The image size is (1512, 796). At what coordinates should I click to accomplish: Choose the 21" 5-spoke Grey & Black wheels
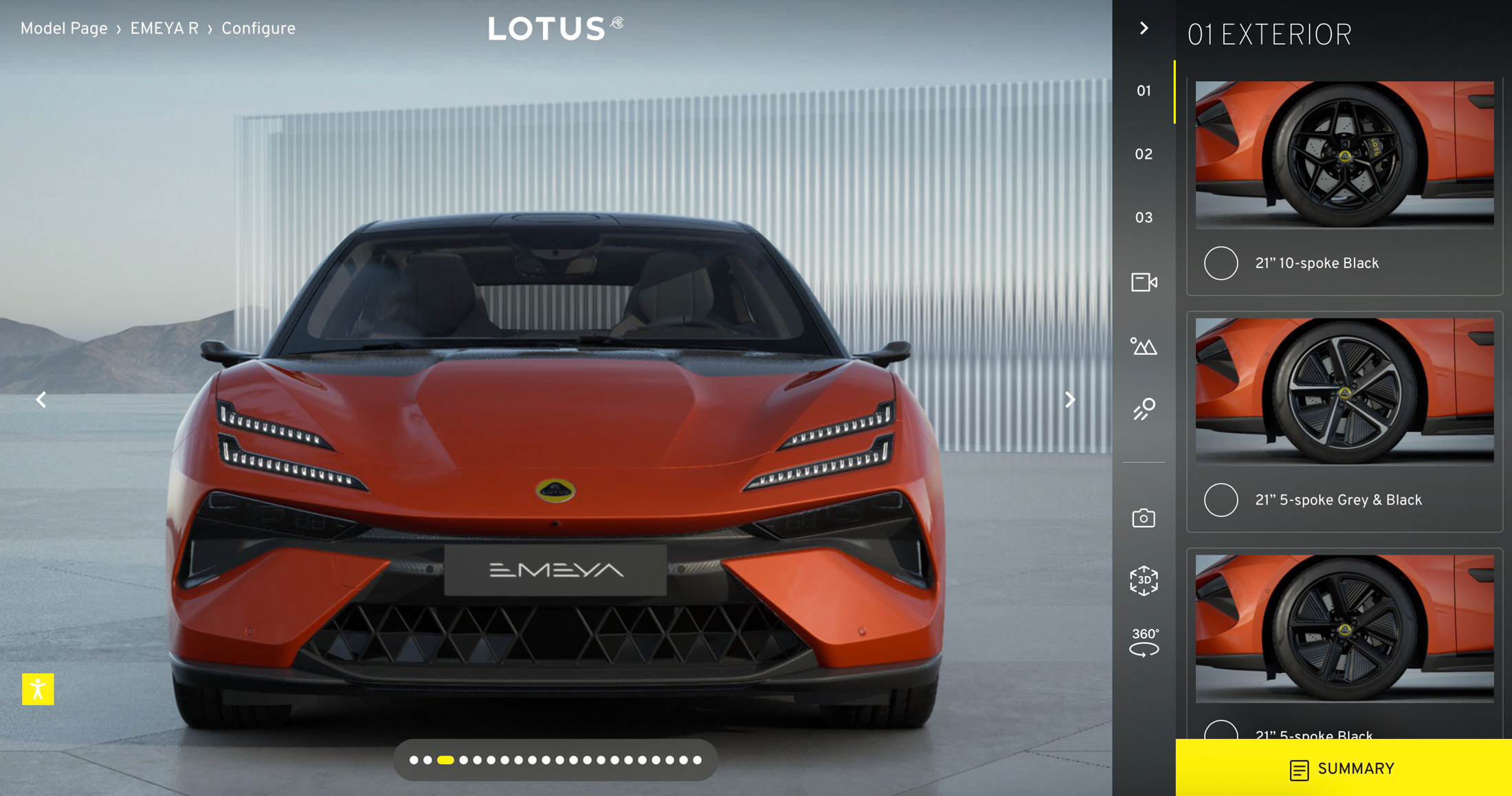point(1221,501)
